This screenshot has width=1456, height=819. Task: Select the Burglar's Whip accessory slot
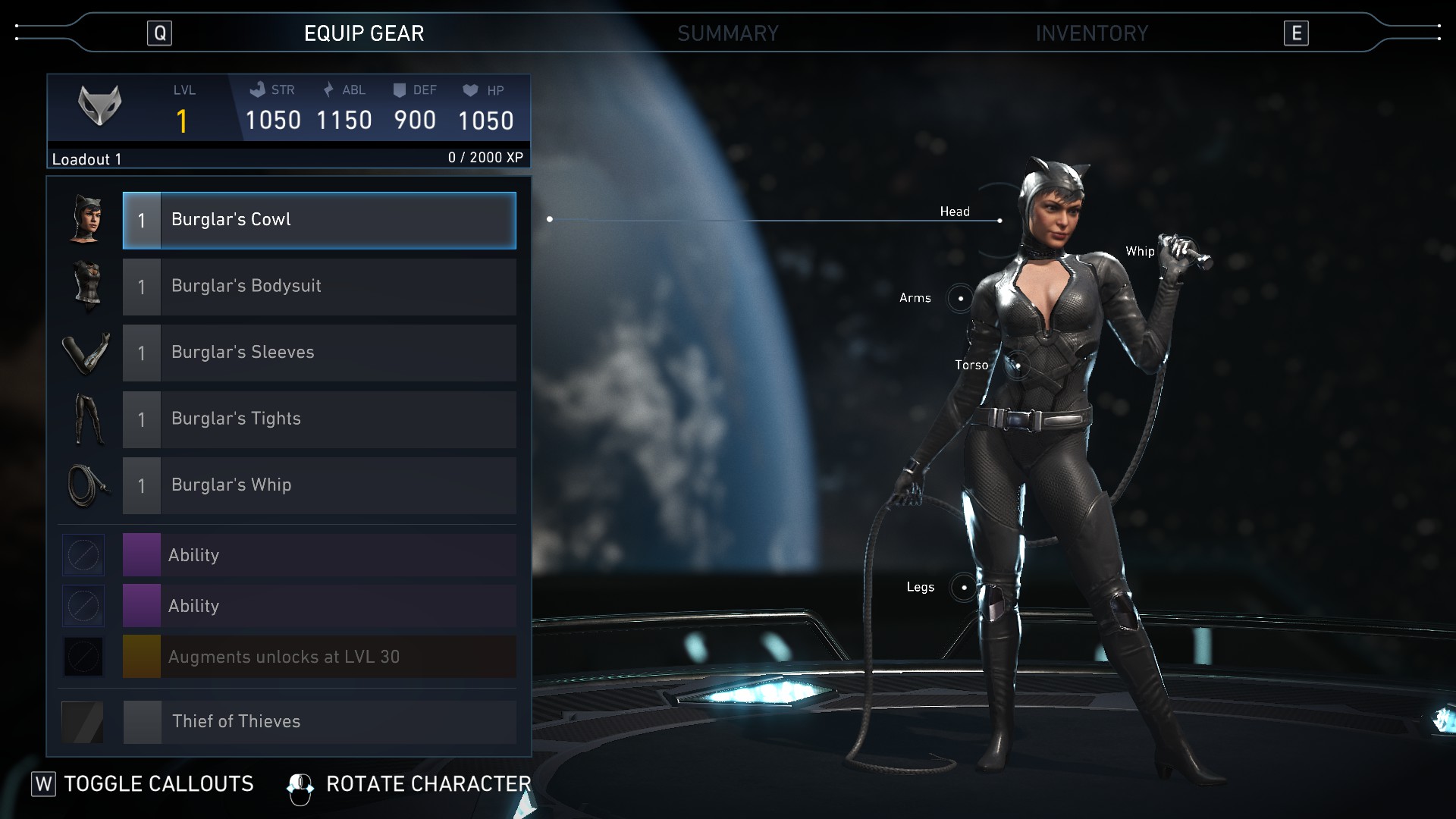point(319,485)
